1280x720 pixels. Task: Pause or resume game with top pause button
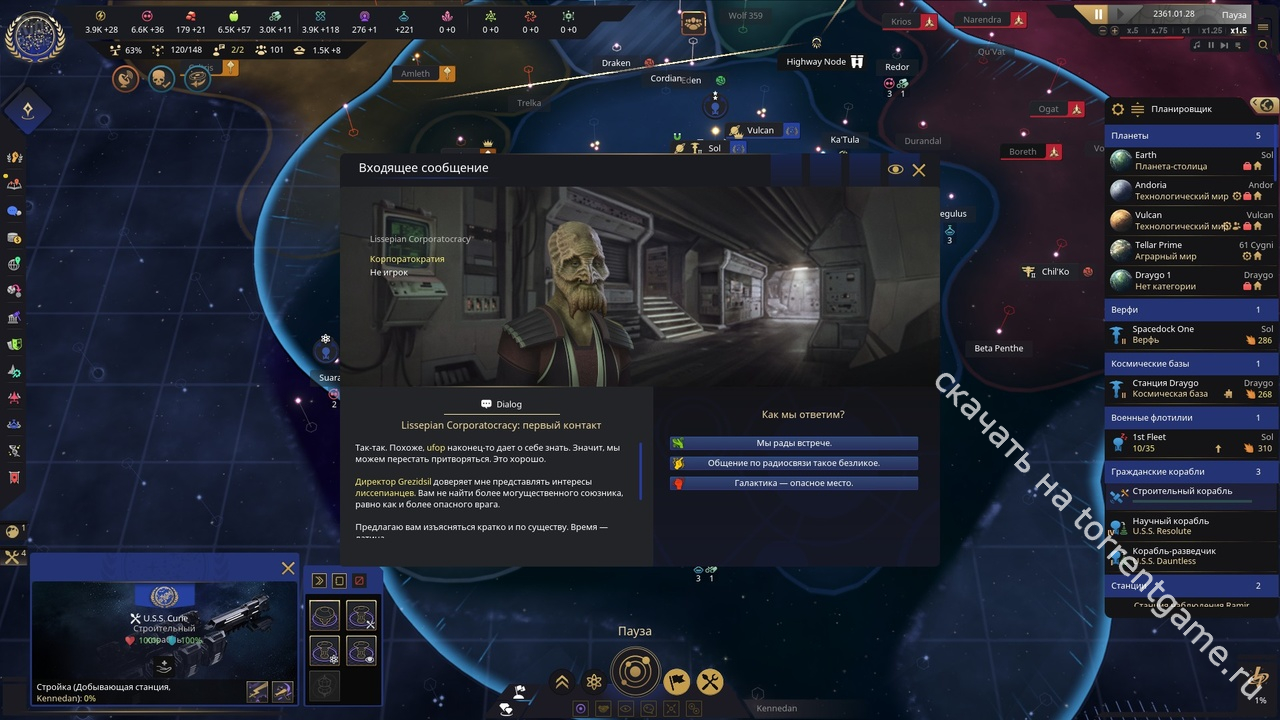tap(1098, 14)
